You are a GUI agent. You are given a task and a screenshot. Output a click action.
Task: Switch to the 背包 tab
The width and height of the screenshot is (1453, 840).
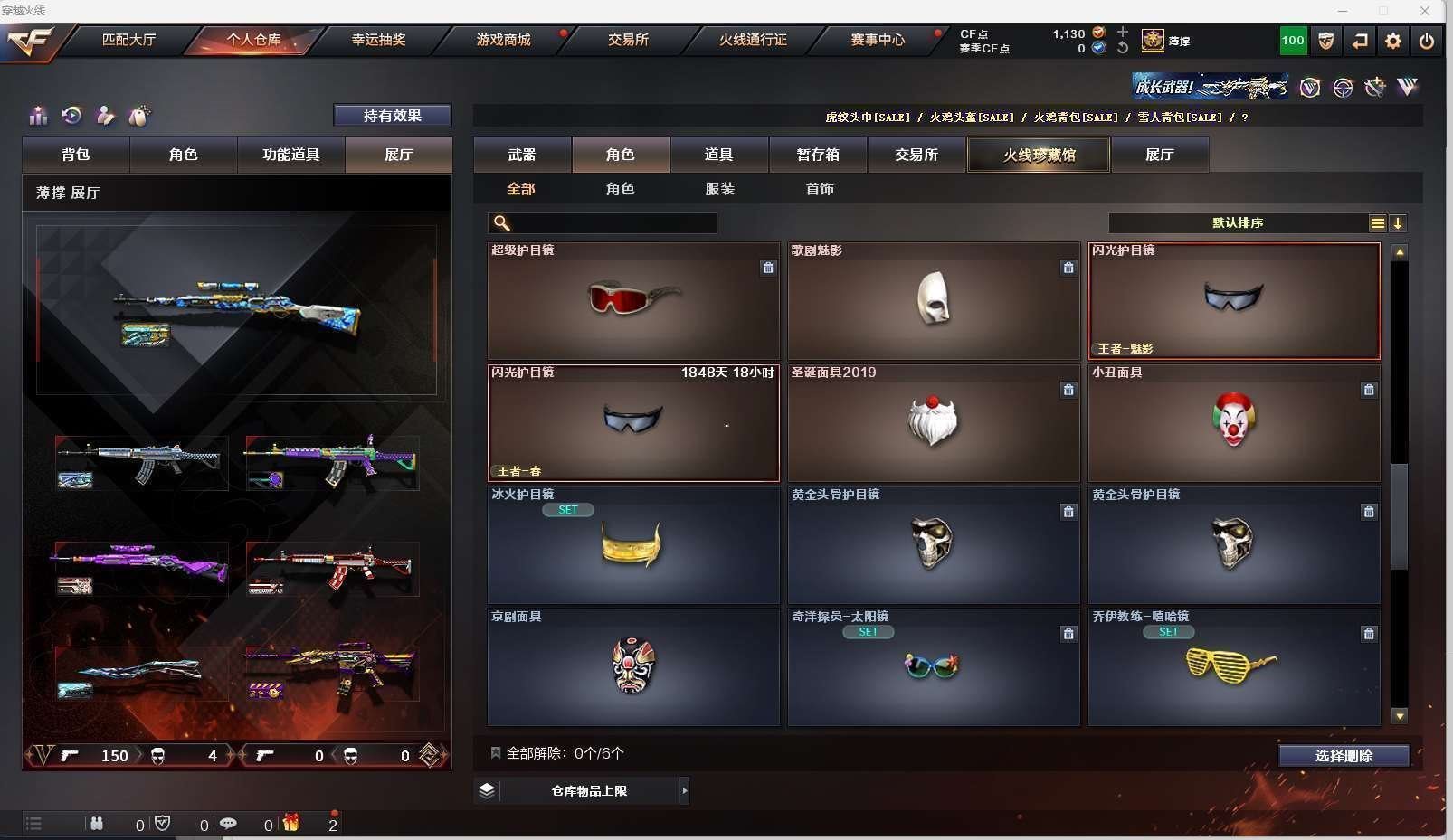point(76,155)
